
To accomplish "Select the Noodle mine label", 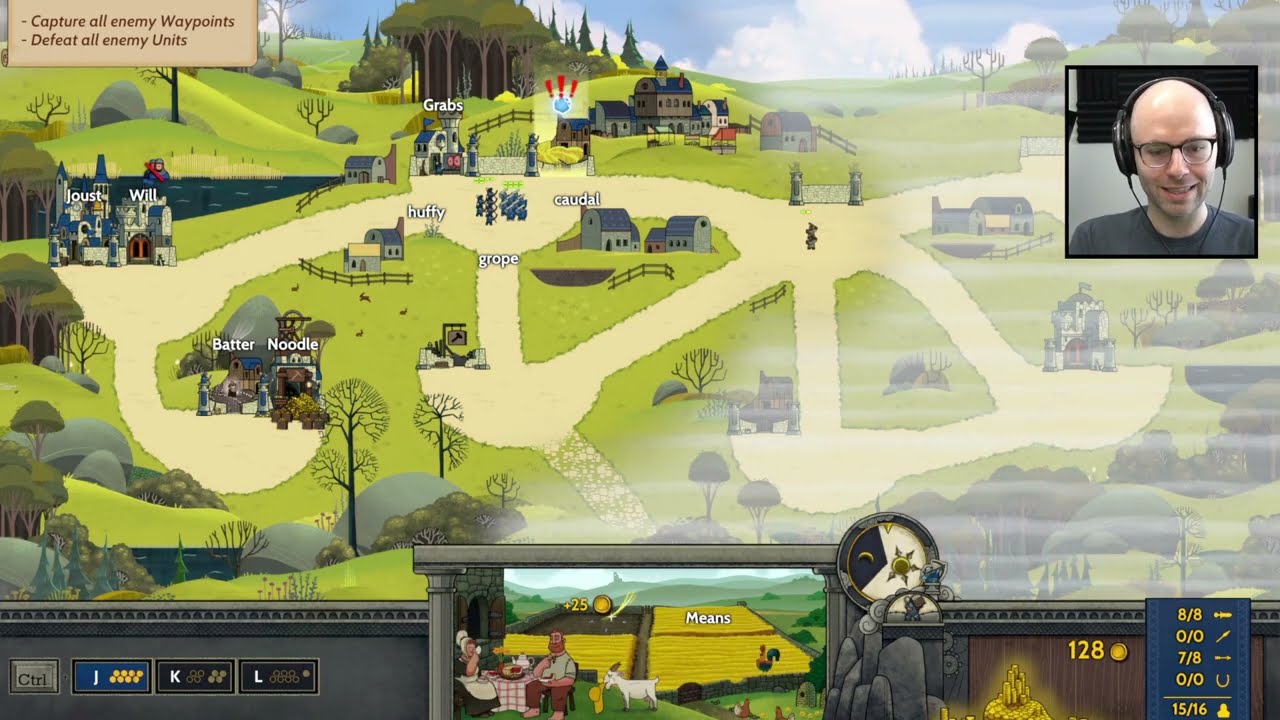I will tap(293, 344).
